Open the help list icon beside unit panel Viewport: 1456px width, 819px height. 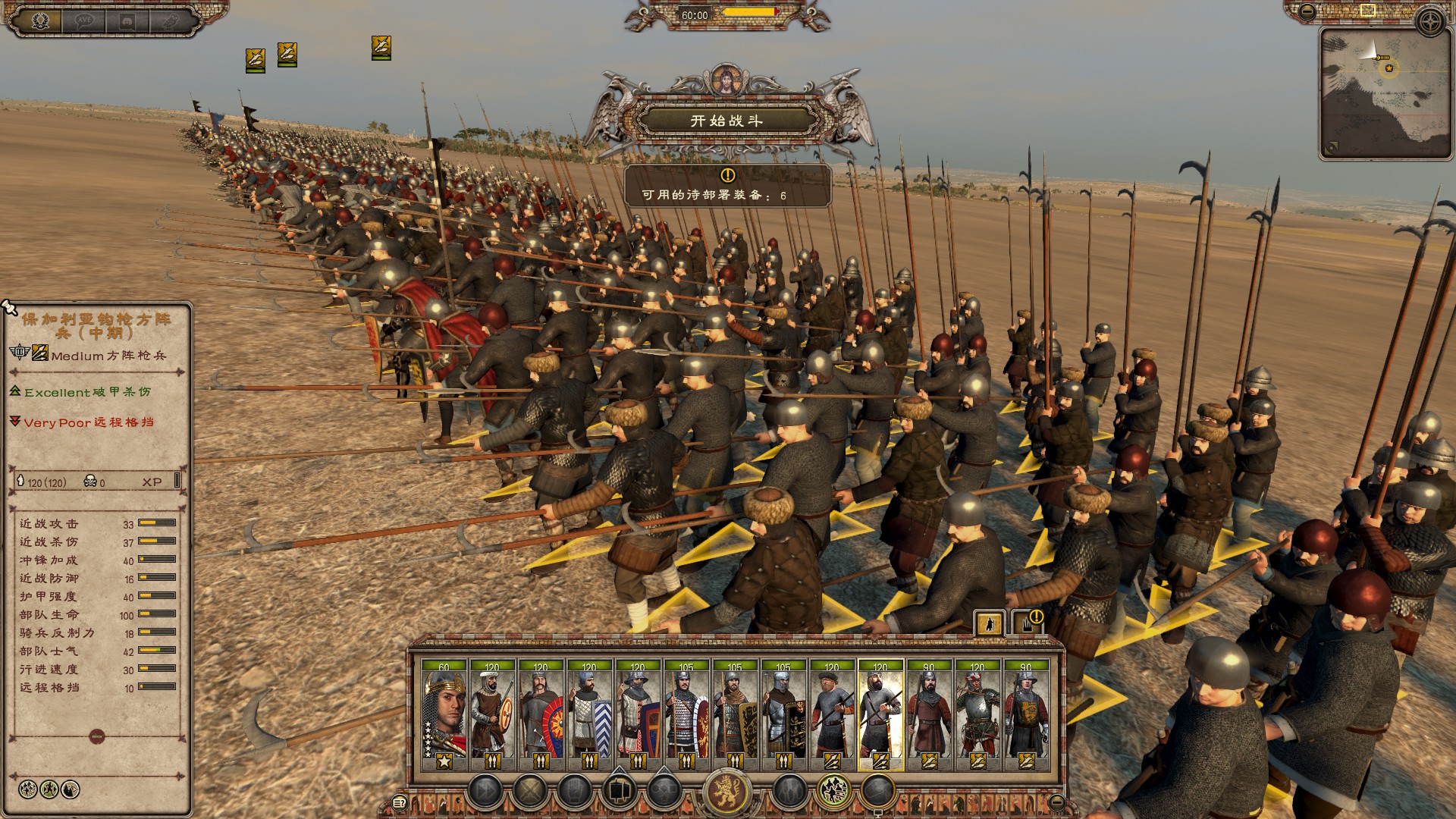click(x=400, y=802)
